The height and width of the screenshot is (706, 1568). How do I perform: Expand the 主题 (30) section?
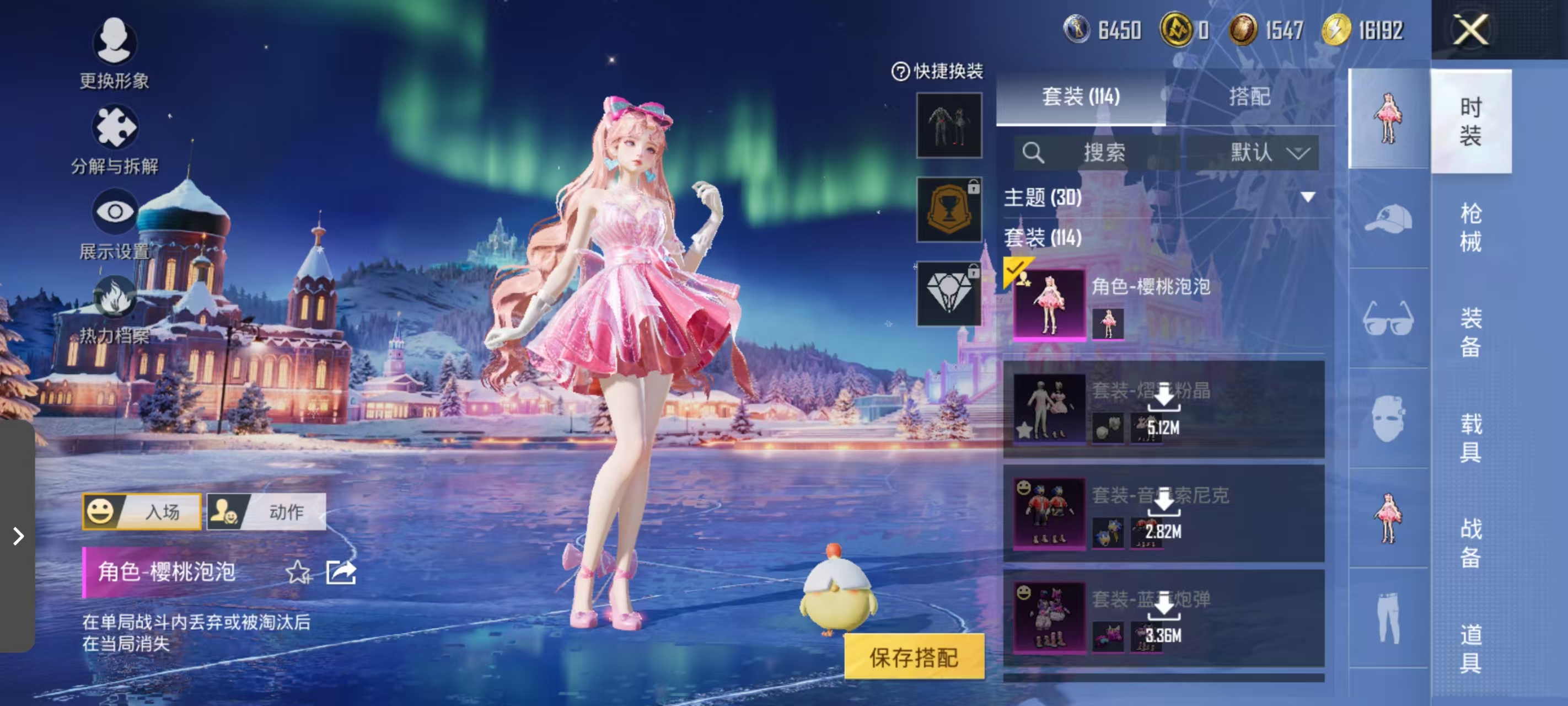(1307, 197)
